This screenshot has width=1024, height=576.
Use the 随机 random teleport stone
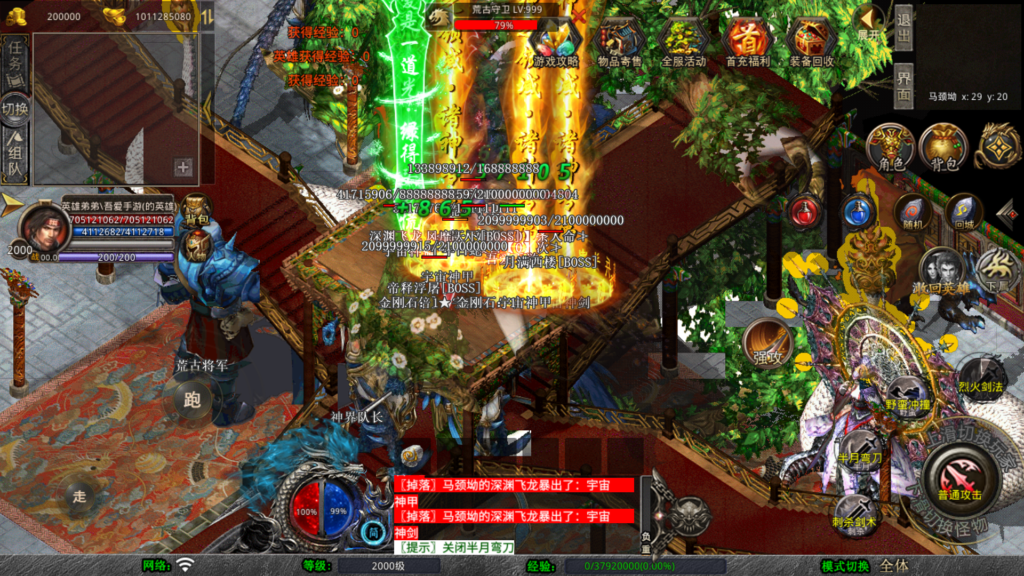click(911, 211)
